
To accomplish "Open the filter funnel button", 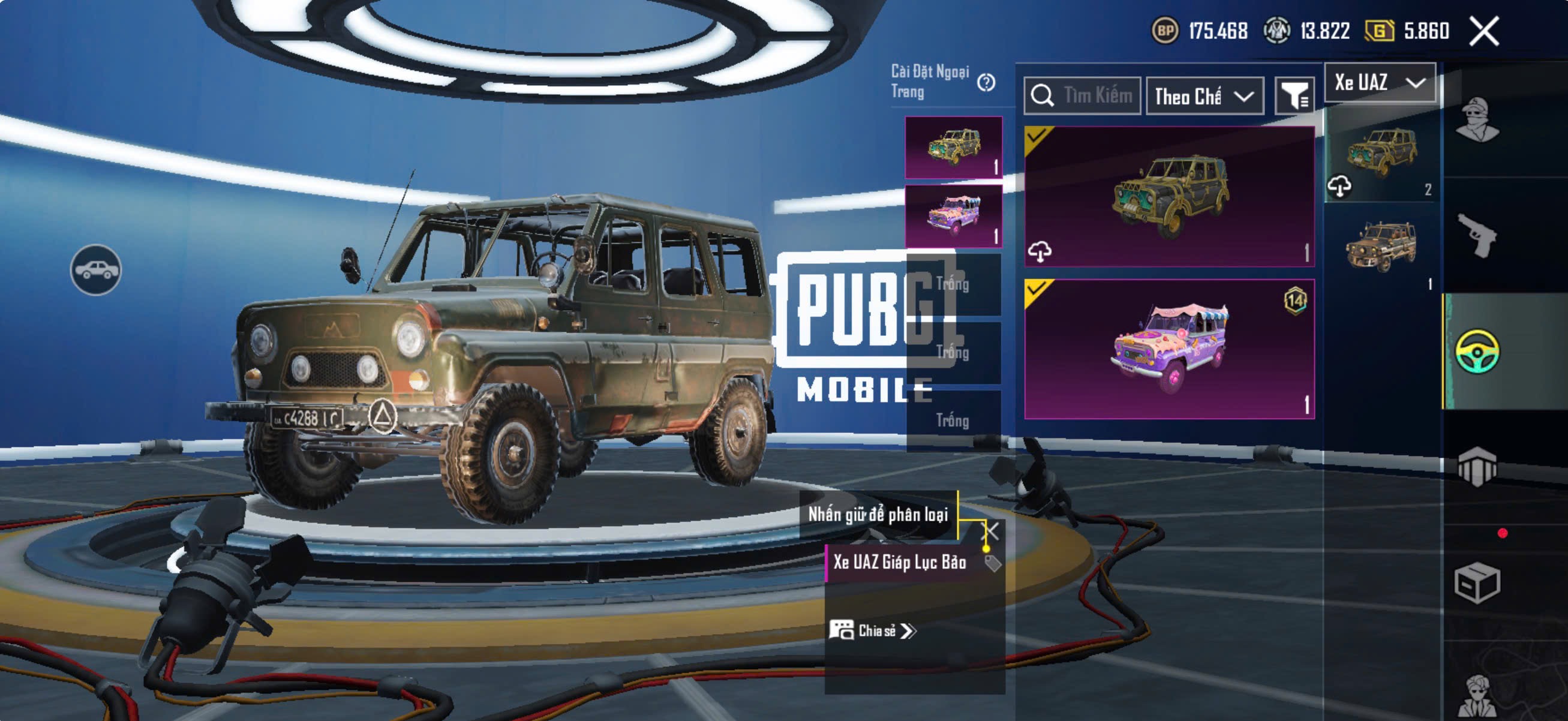I will (x=1294, y=96).
